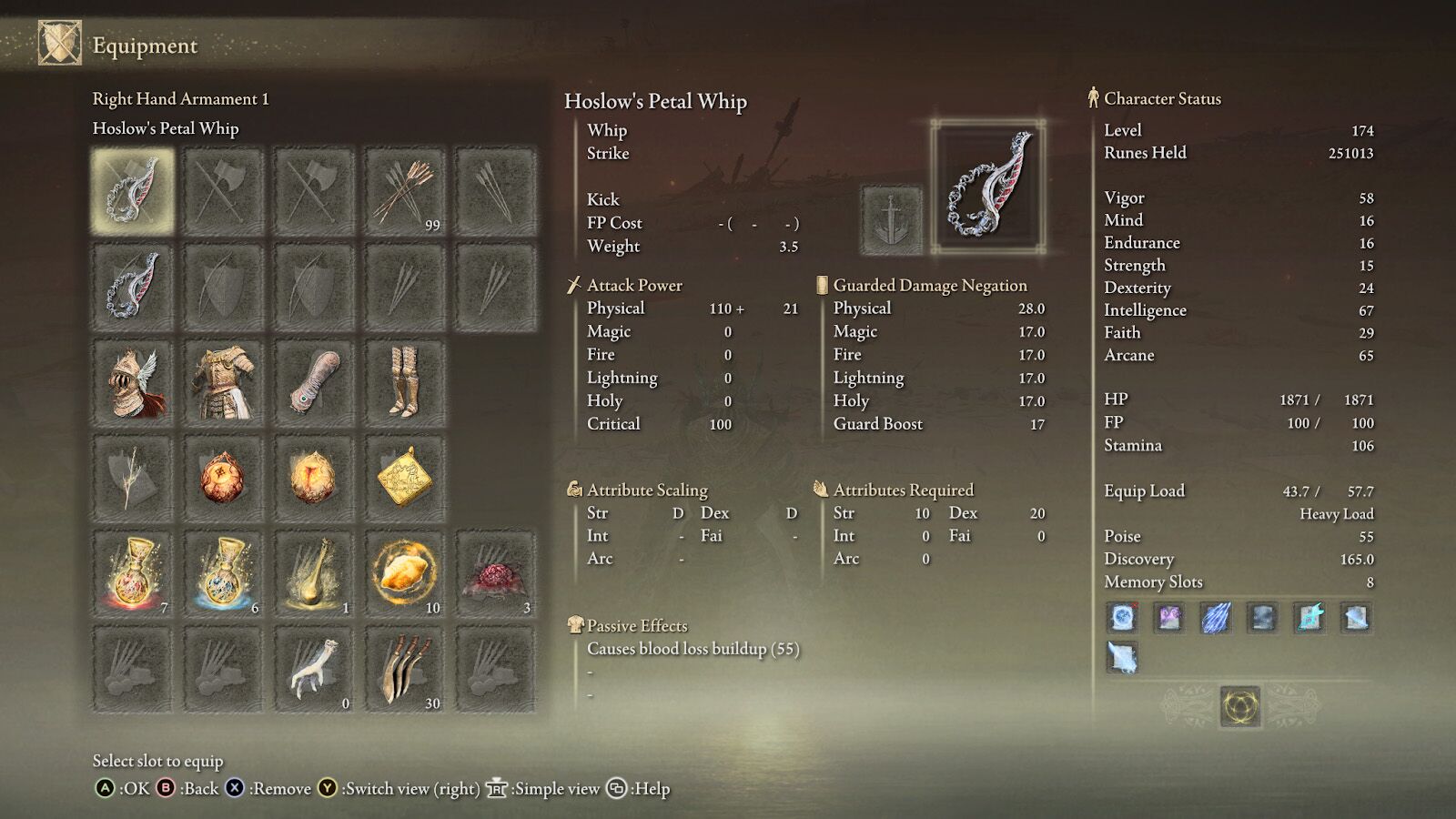Select the gauntlet armor slot

coord(314,380)
